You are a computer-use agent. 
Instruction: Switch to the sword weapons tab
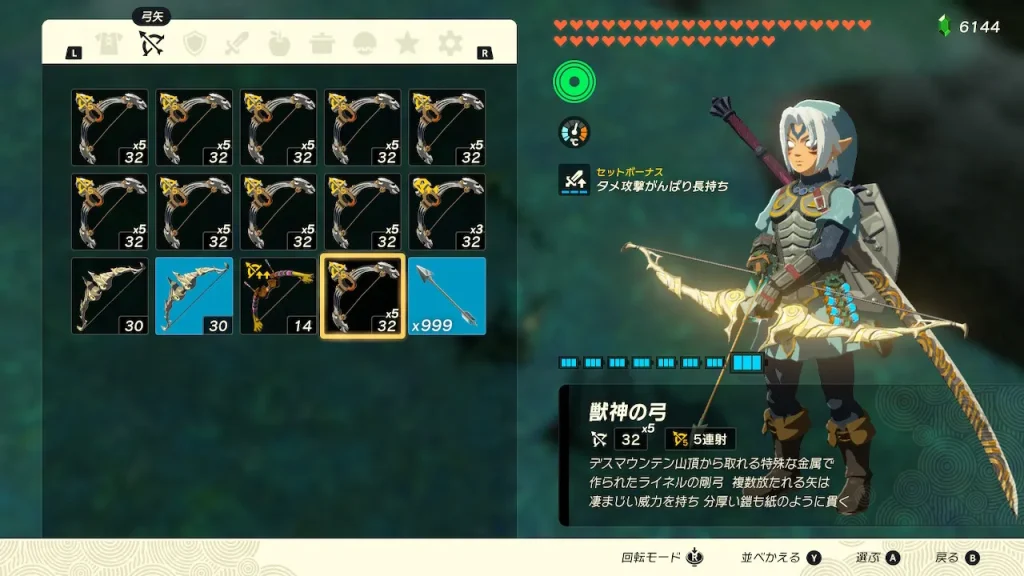point(237,43)
